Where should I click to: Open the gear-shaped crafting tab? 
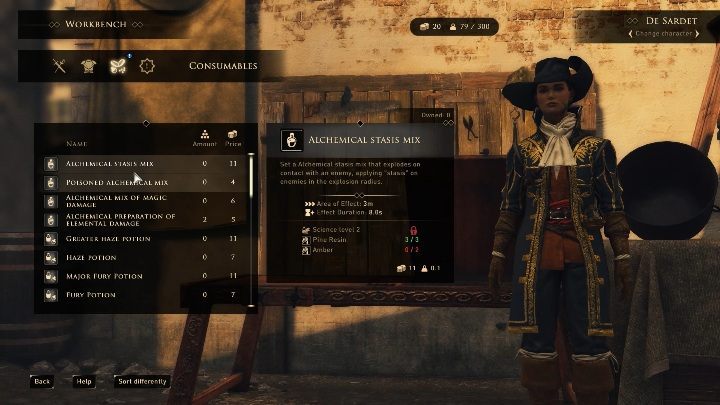[x=146, y=66]
